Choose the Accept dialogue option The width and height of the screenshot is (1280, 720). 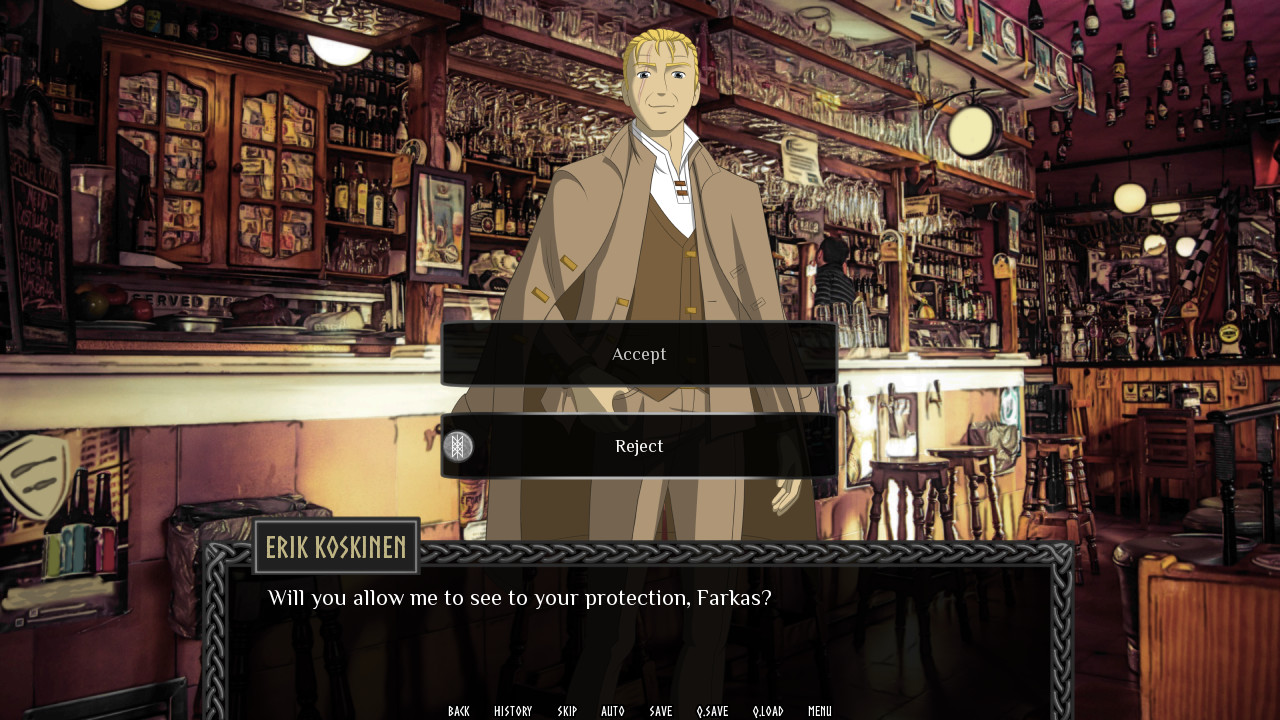click(639, 354)
